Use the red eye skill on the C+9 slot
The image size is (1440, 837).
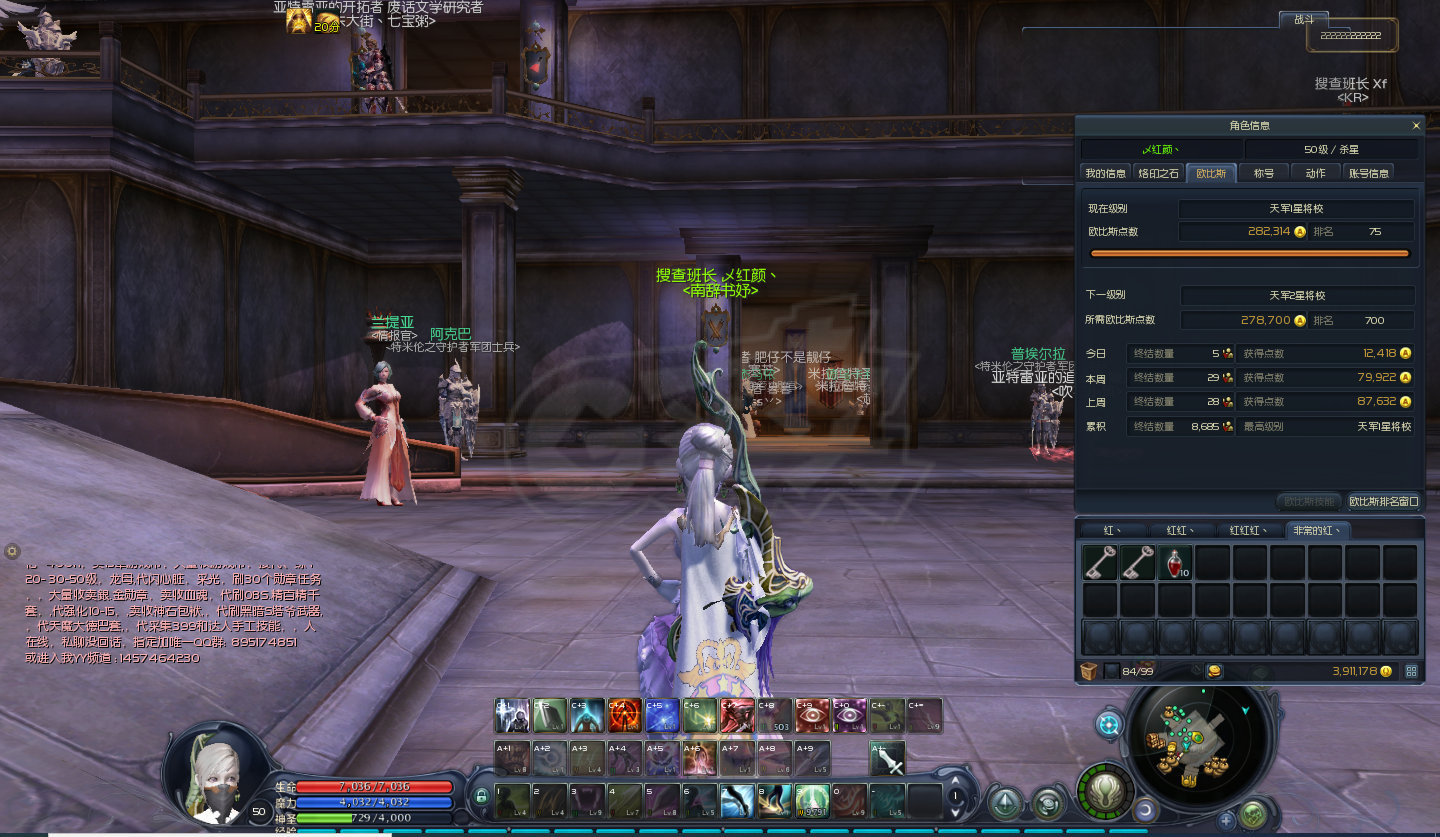tap(811, 715)
